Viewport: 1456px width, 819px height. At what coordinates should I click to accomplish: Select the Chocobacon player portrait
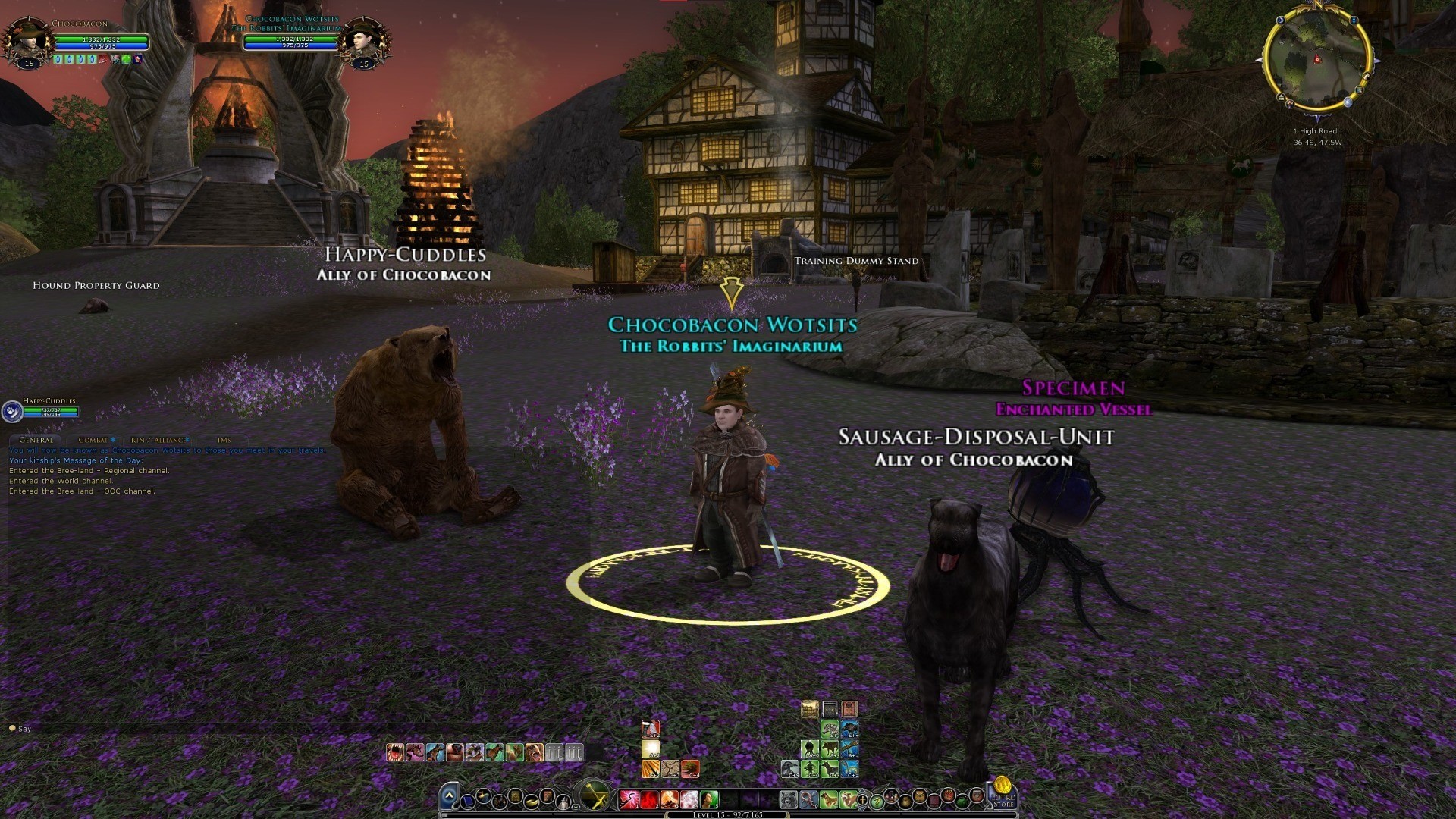pos(27,39)
